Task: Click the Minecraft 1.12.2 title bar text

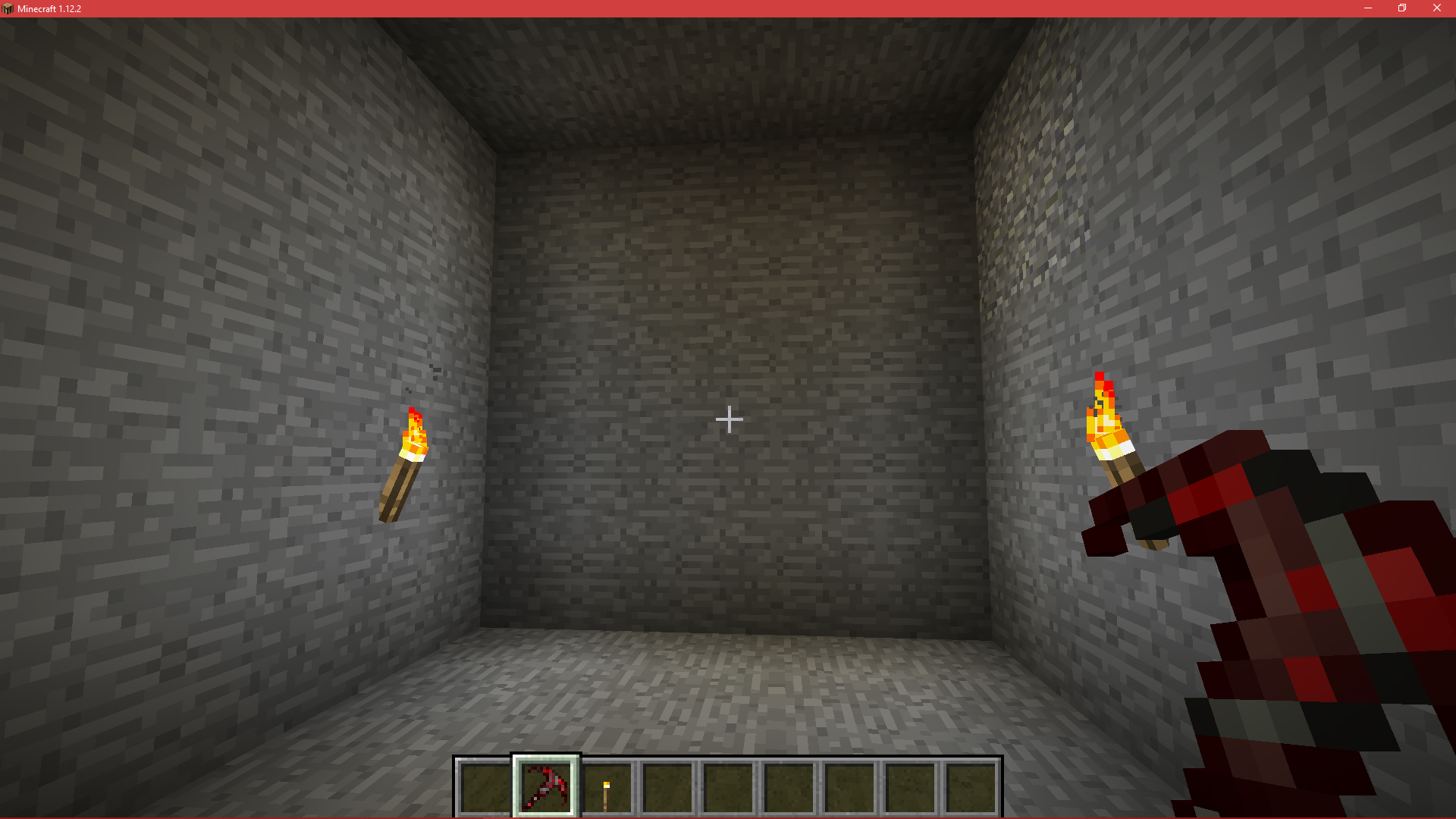Action: (x=49, y=8)
